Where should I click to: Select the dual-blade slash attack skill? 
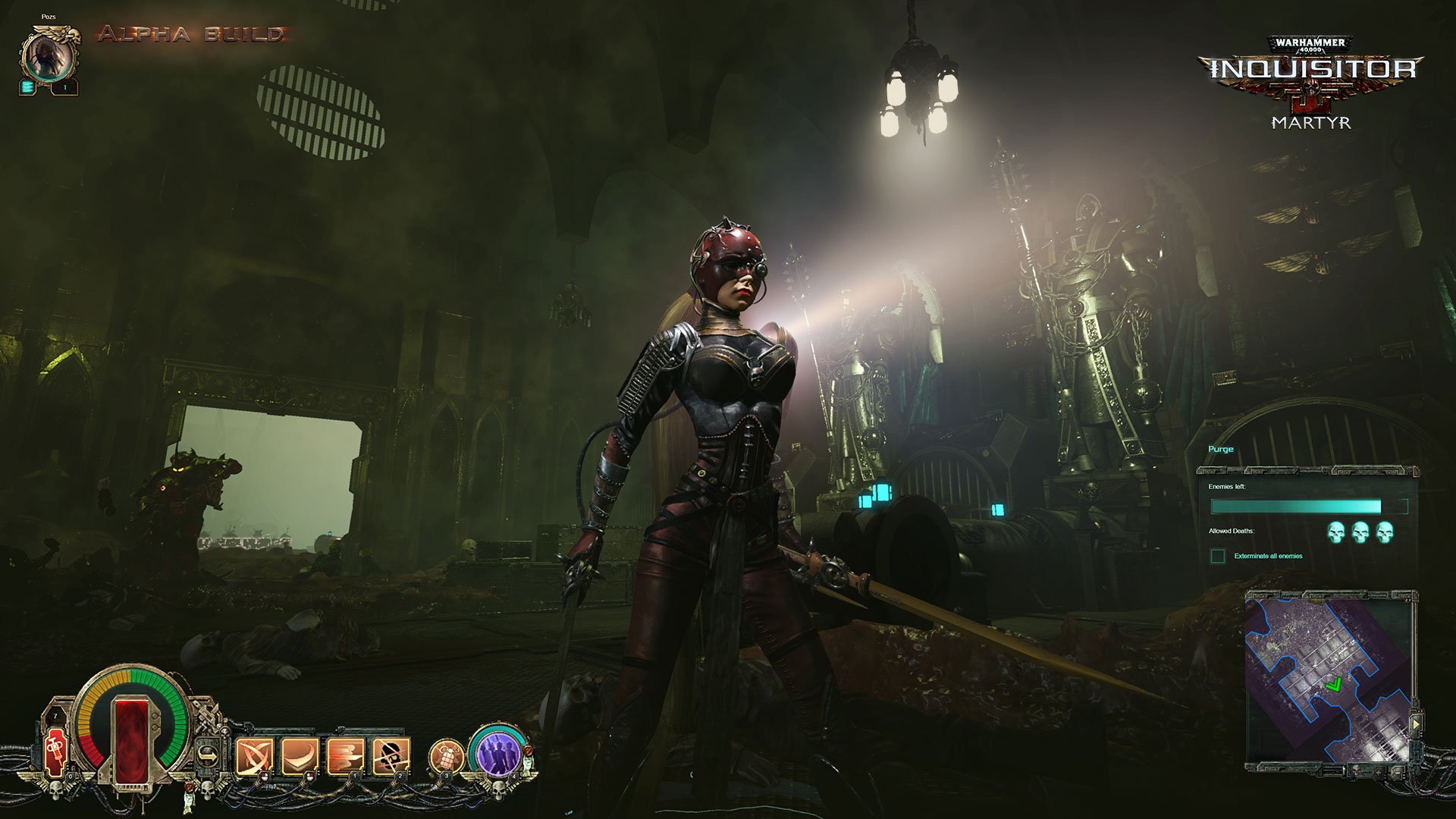(x=255, y=755)
